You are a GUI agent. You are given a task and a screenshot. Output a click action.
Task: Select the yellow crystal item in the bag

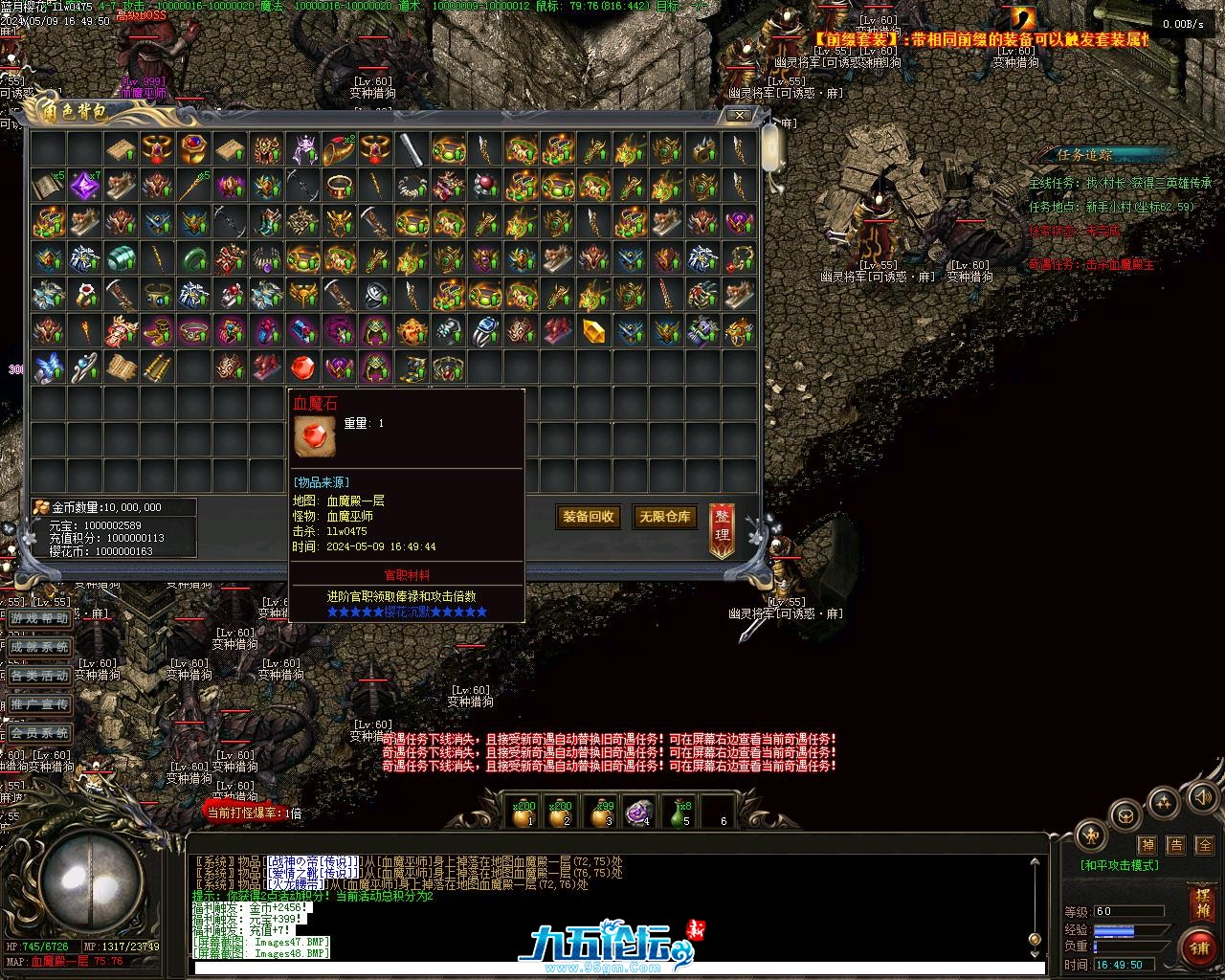click(x=593, y=331)
